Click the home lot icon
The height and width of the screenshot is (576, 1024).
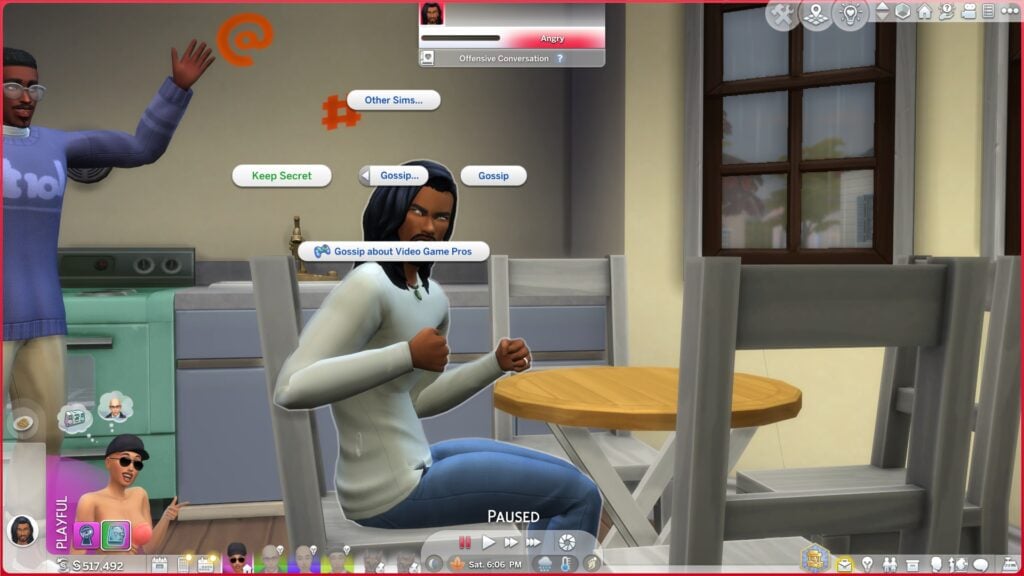click(x=924, y=12)
